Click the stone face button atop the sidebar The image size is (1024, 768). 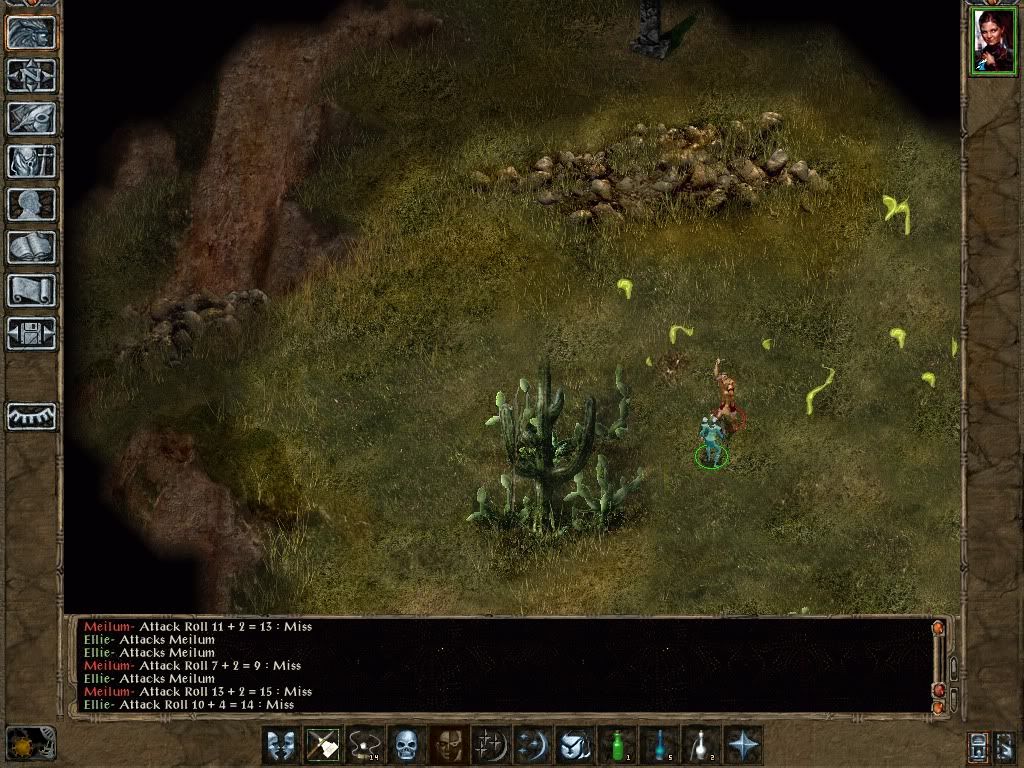tap(32, 32)
